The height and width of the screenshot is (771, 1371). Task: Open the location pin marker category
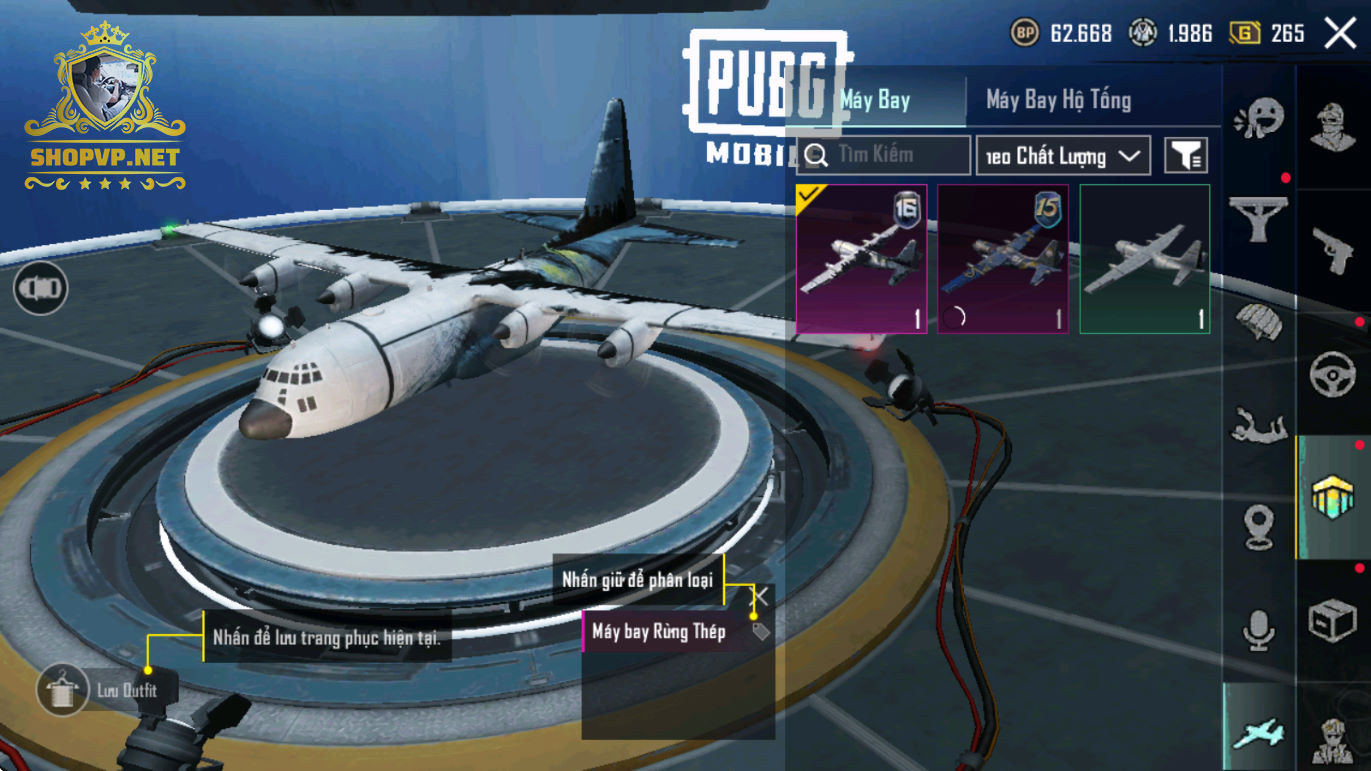click(1259, 527)
